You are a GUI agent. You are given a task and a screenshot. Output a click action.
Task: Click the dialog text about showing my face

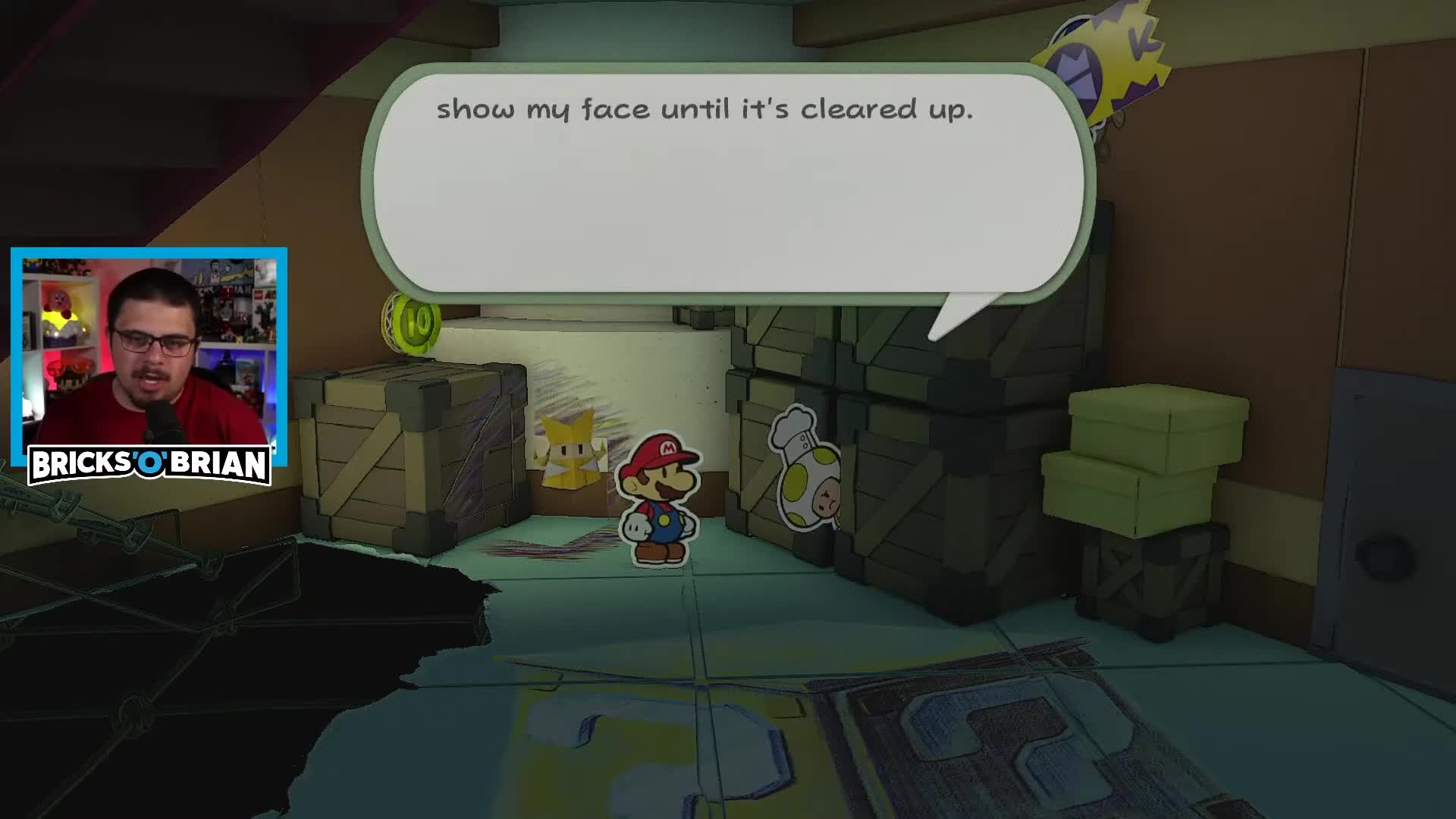pos(705,109)
